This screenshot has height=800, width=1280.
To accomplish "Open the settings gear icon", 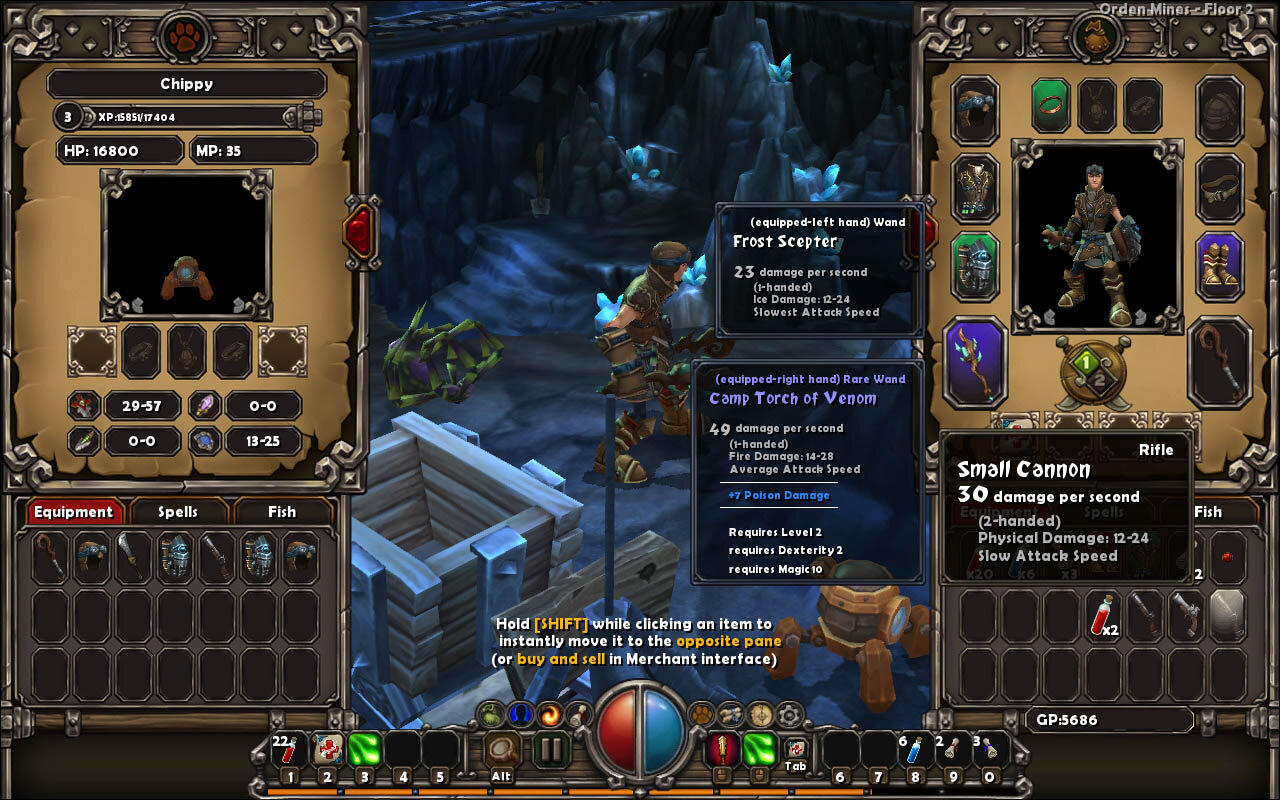I will pyautogui.click(x=790, y=714).
